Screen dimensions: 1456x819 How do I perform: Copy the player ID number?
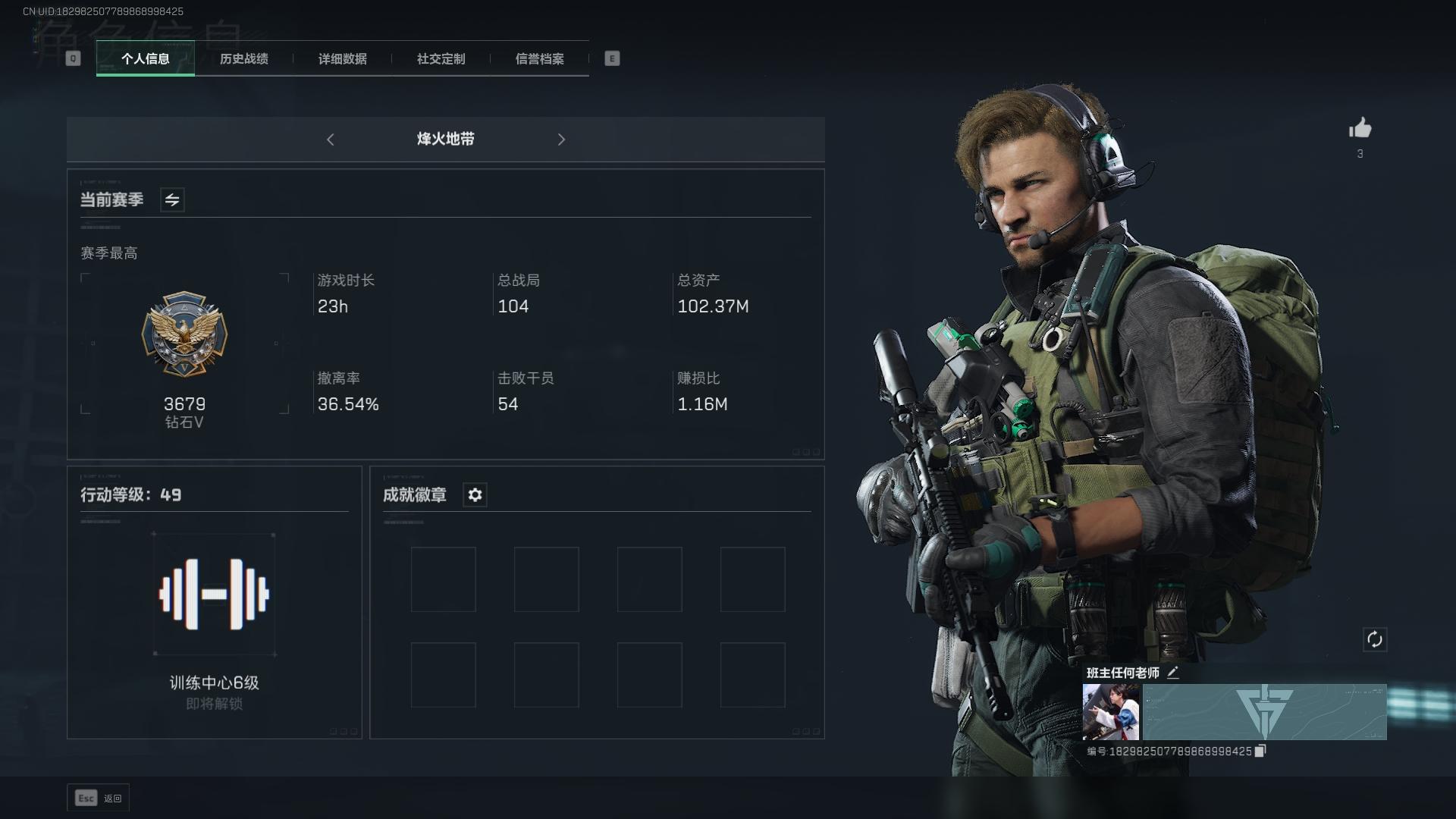coord(1260,751)
